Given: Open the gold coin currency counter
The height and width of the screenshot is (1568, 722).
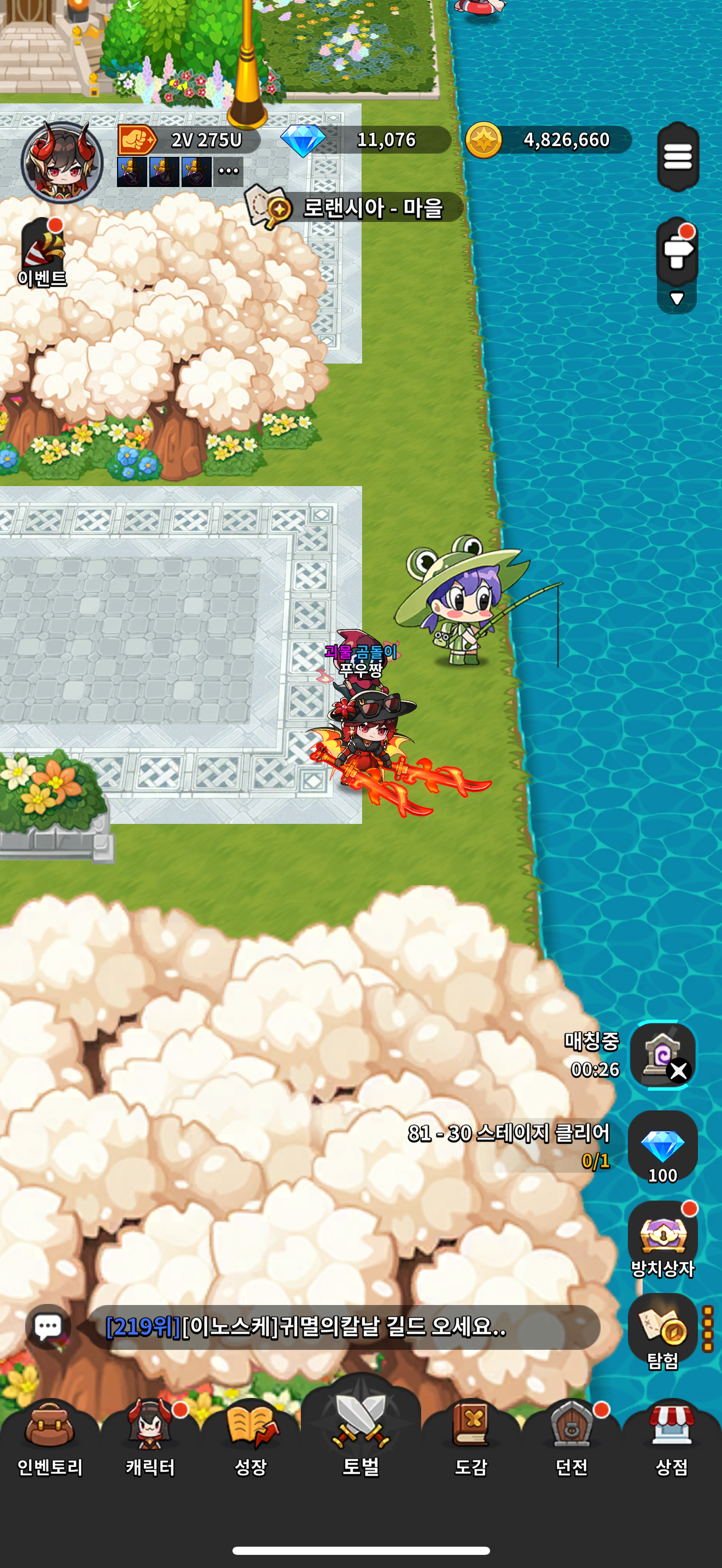Looking at the screenshot, I should tap(548, 140).
